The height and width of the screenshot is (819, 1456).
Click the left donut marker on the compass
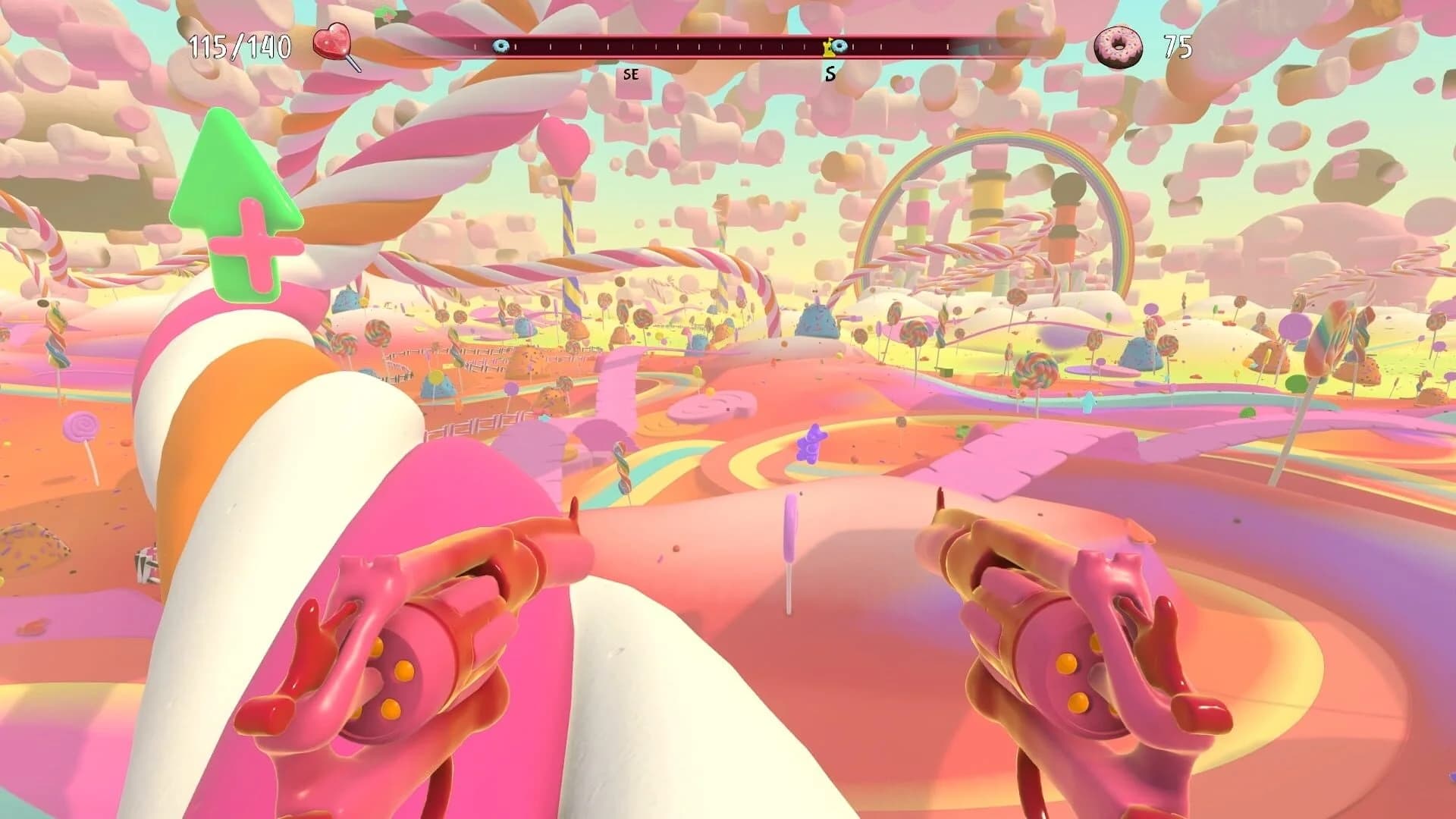point(500,46)
